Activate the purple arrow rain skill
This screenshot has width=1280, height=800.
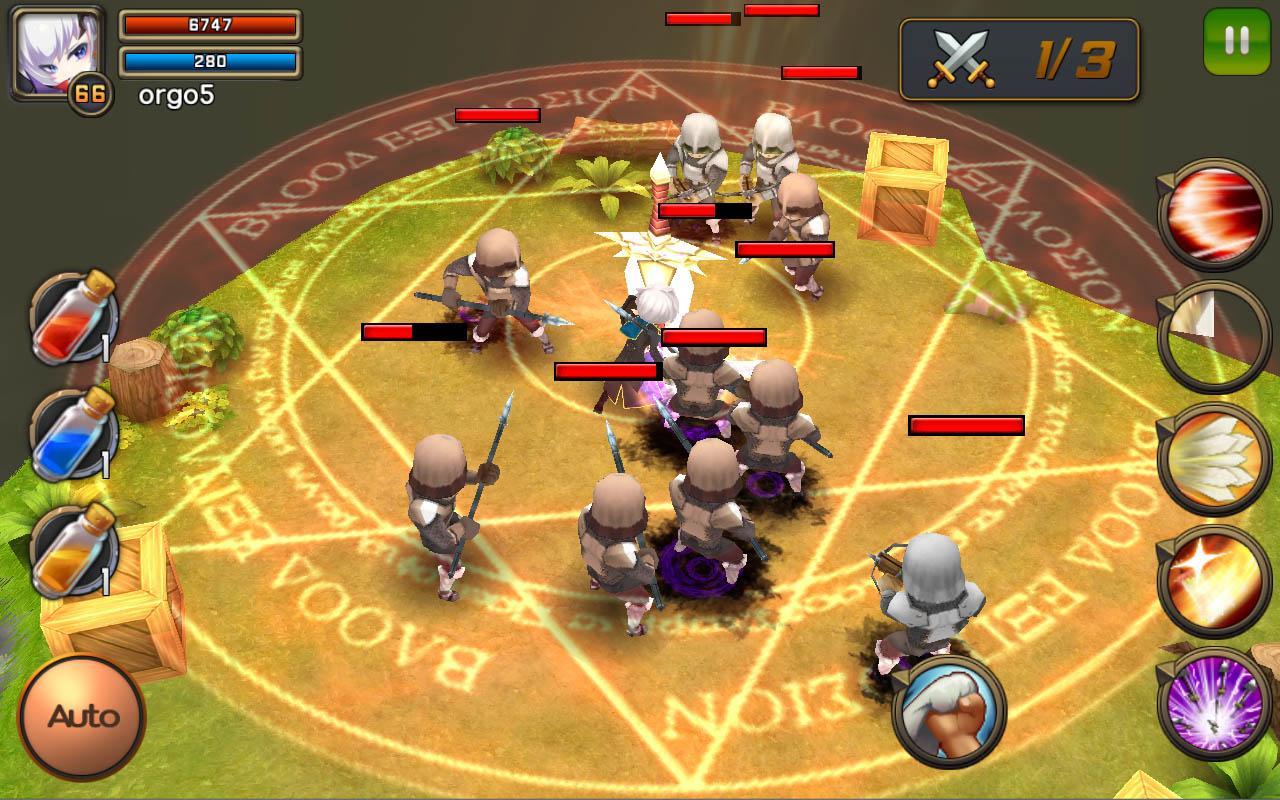[1214, 703]
